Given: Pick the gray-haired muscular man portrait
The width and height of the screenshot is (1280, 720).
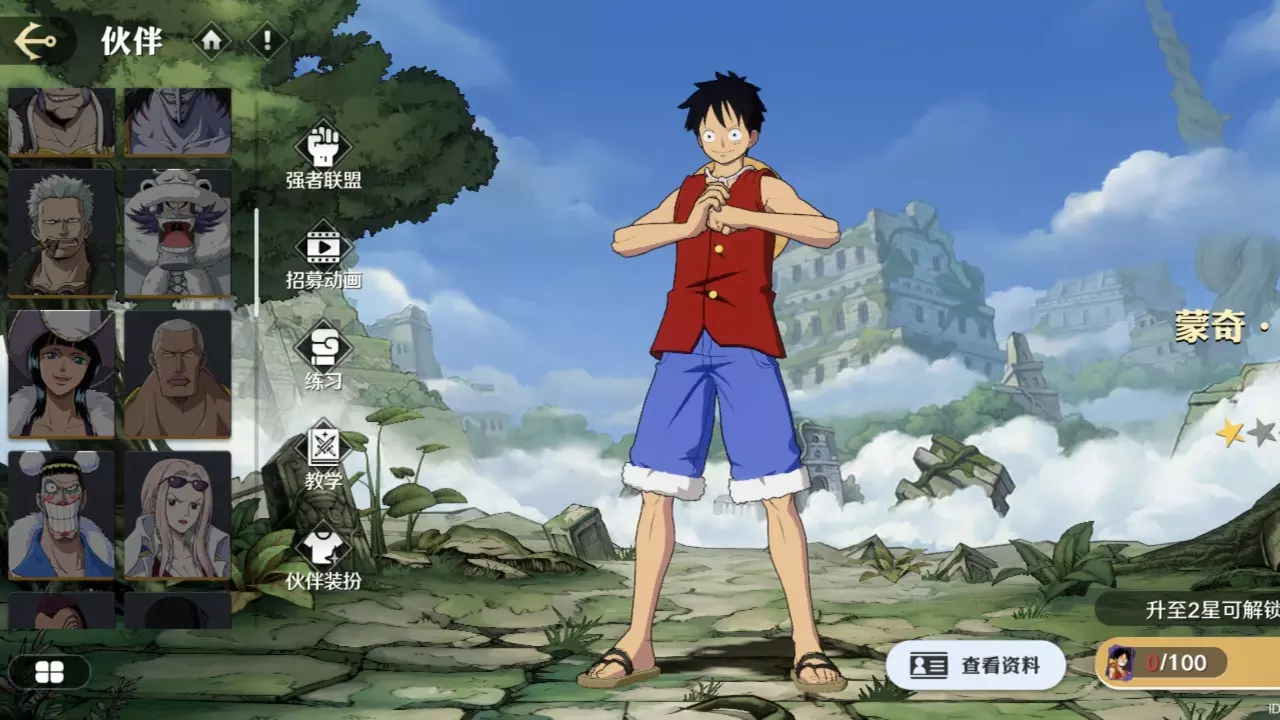Looking at the screenshot, I should point(178,374).
